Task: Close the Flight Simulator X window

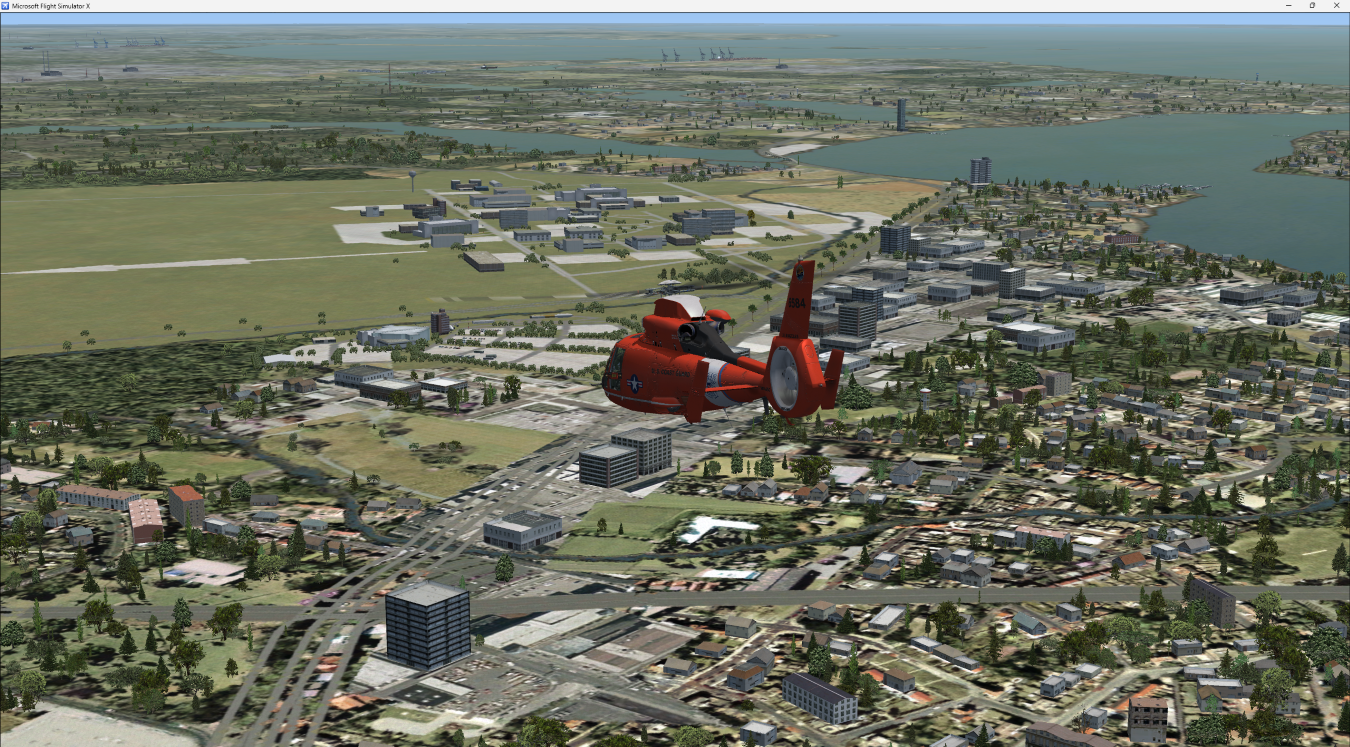Action: tap(1337, 6)
